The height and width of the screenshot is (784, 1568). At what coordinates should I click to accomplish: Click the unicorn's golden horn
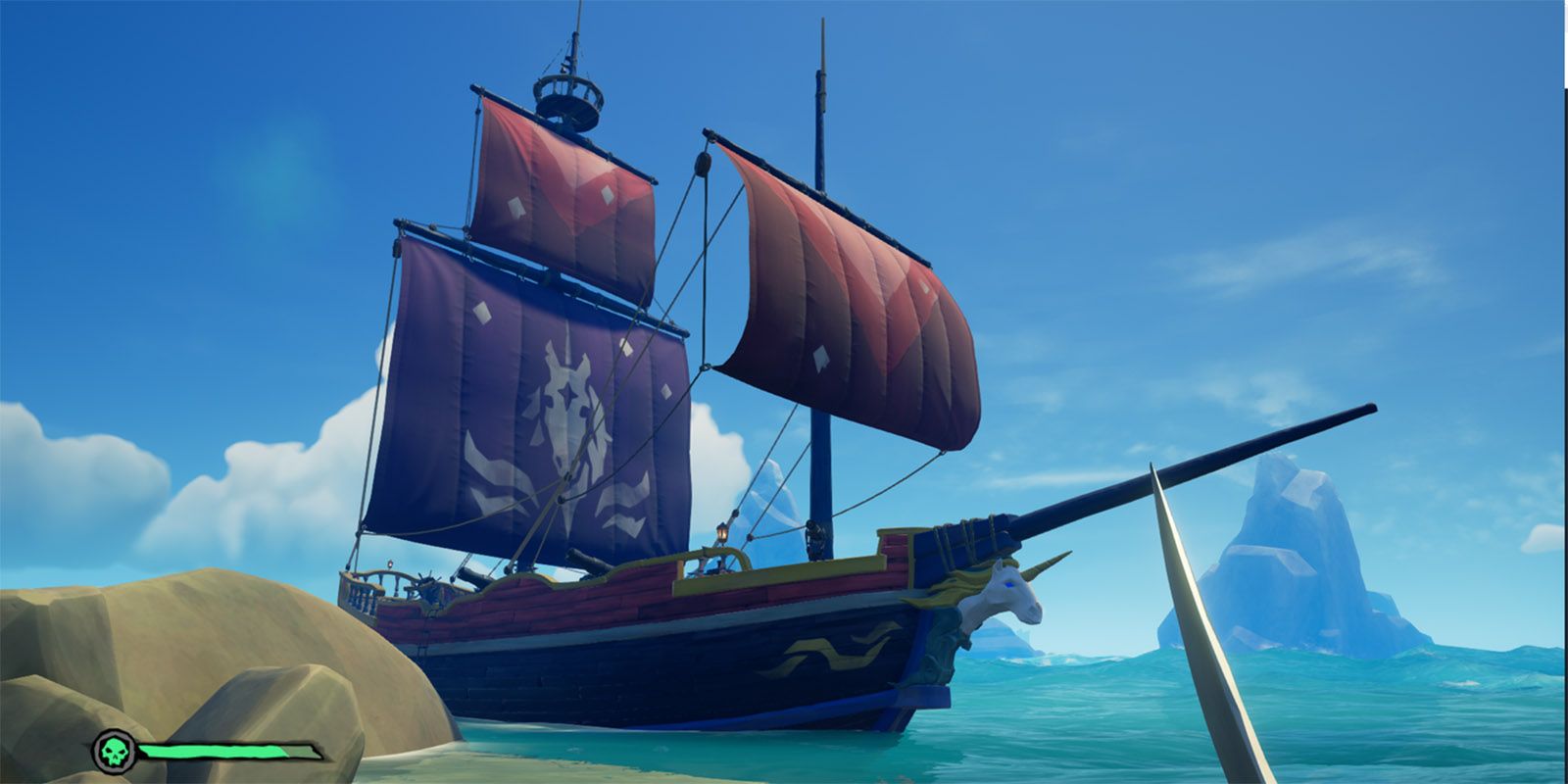[x=1041, y=568]
